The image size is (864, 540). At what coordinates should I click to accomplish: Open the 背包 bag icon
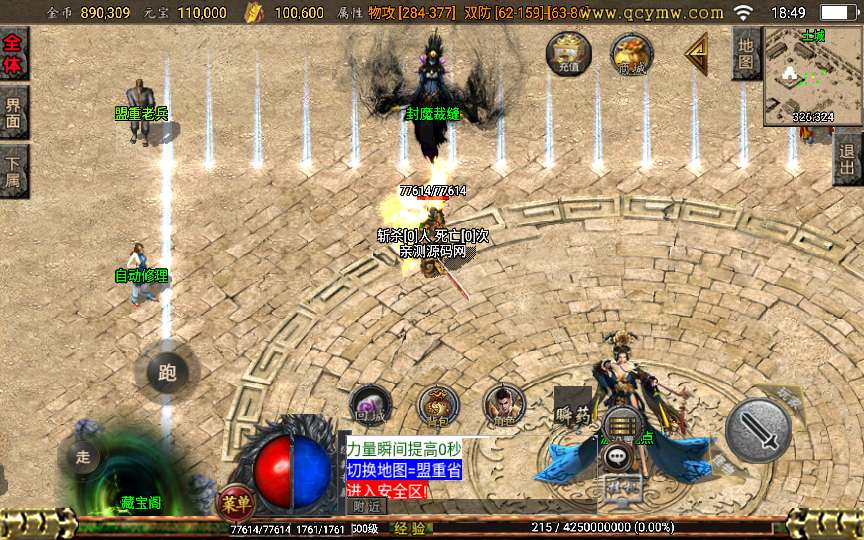(437, 405)
